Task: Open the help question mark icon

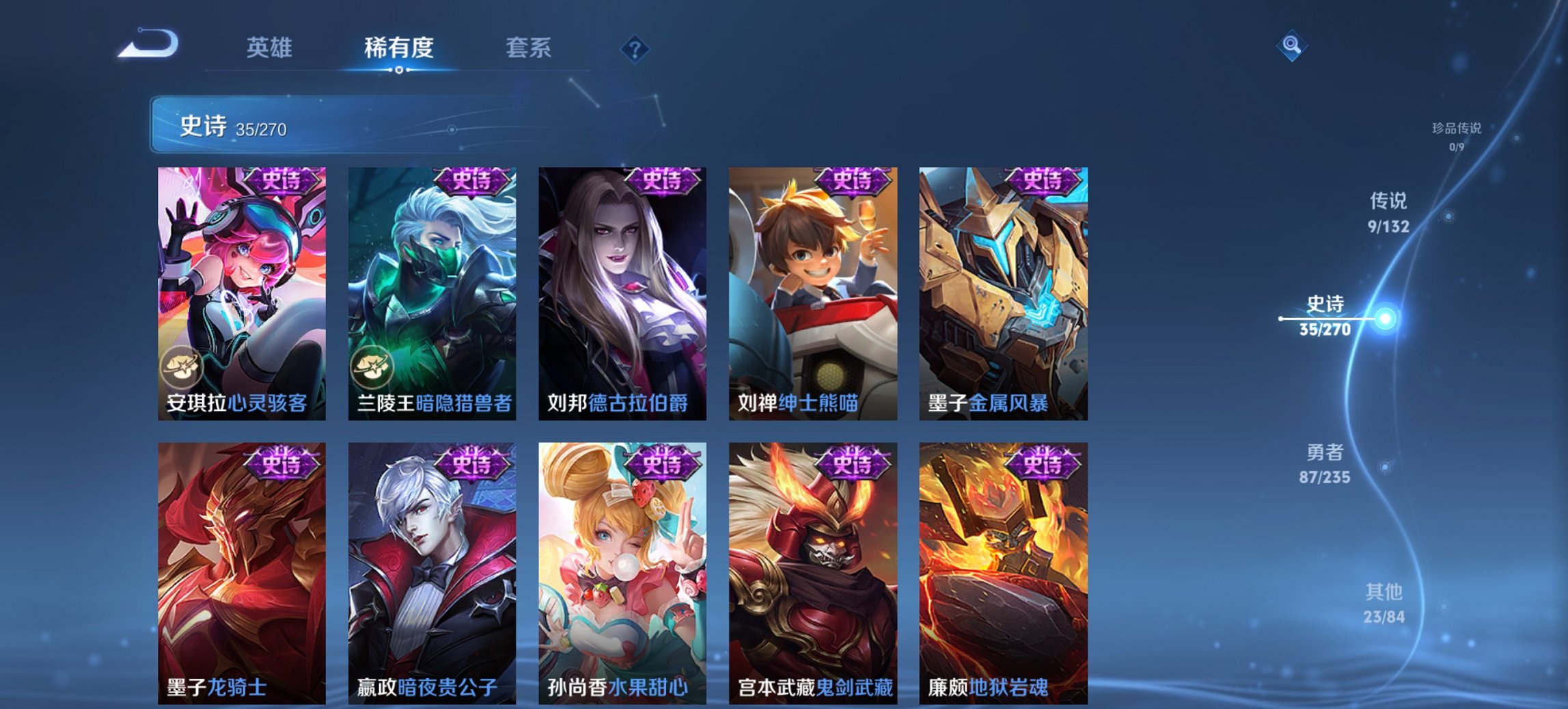Action: click(635, 49)
